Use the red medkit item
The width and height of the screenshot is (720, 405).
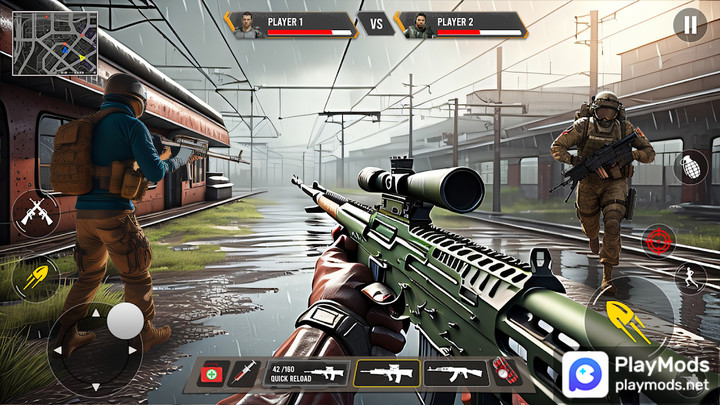pos(211,374)
